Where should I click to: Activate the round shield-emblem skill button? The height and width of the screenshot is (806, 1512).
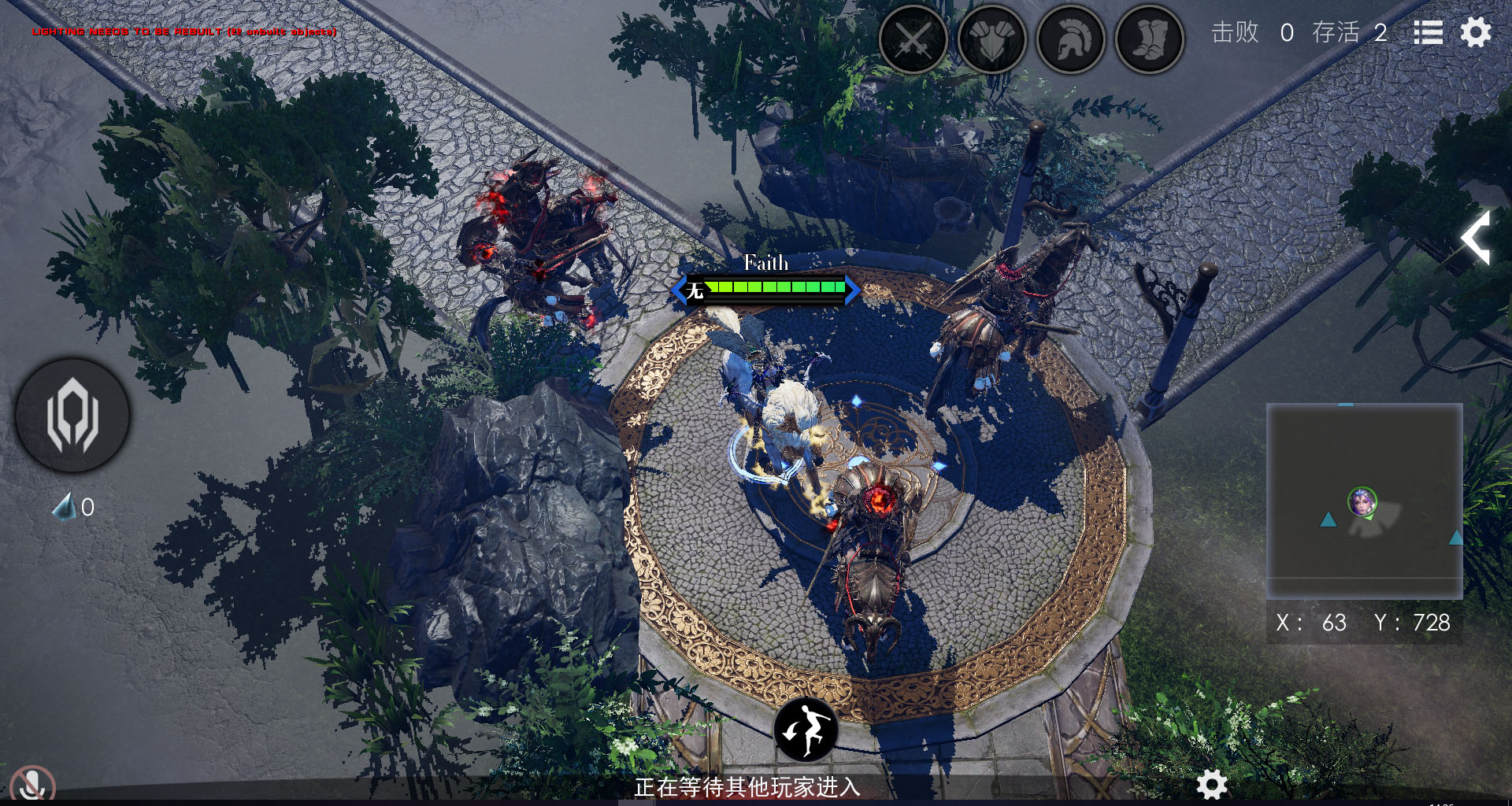[x=72, y=416]
